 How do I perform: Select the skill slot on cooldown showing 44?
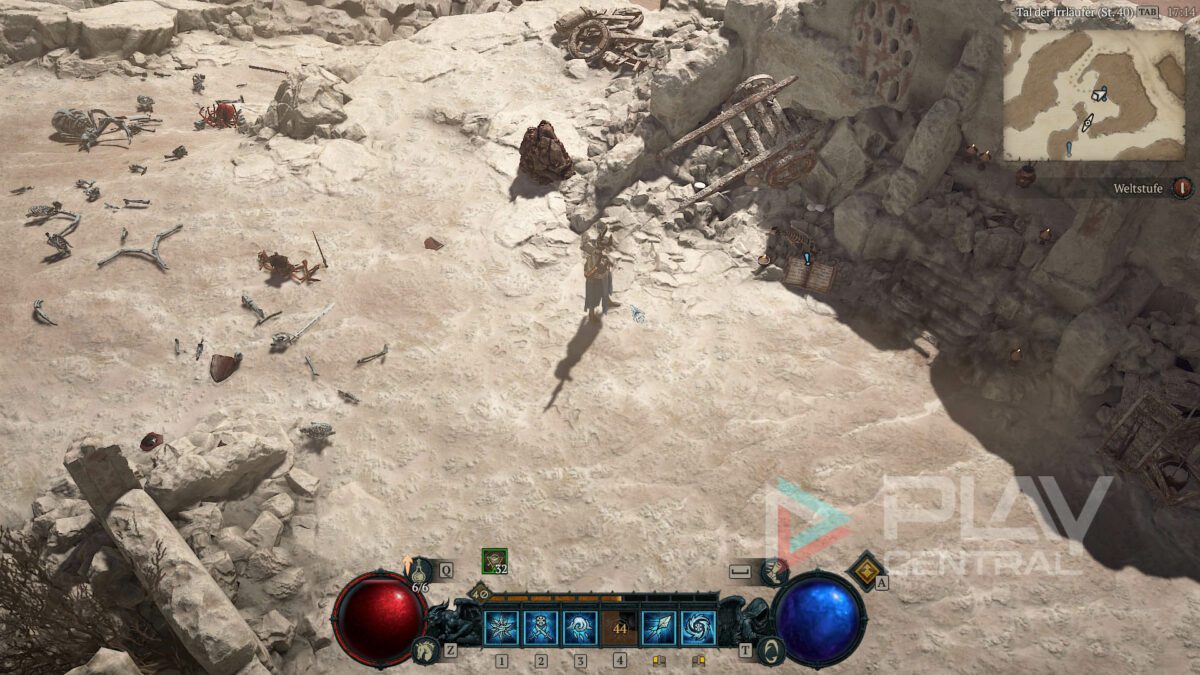(620, 628)
